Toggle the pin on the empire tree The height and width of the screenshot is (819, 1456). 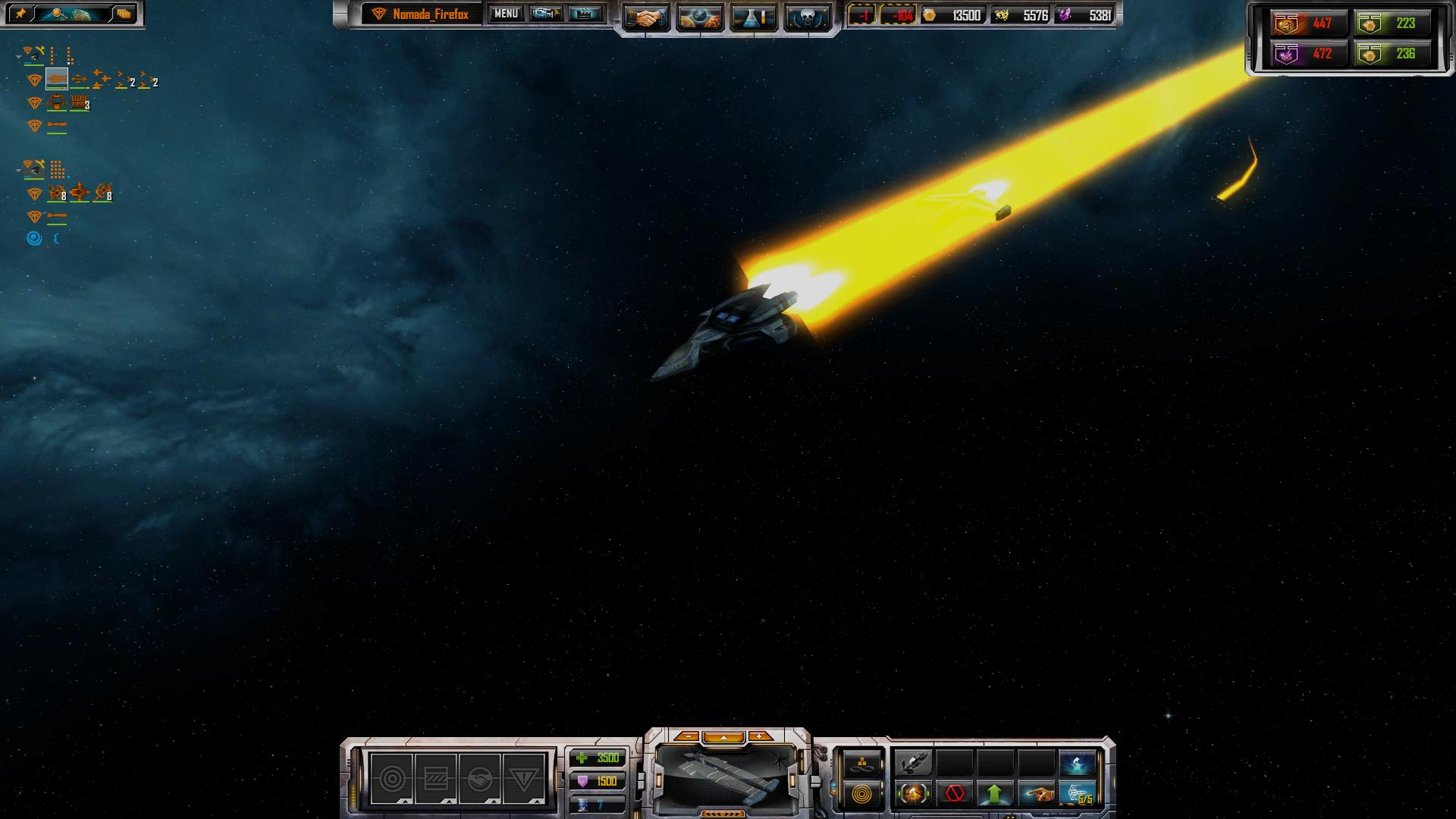coord(20,14)
